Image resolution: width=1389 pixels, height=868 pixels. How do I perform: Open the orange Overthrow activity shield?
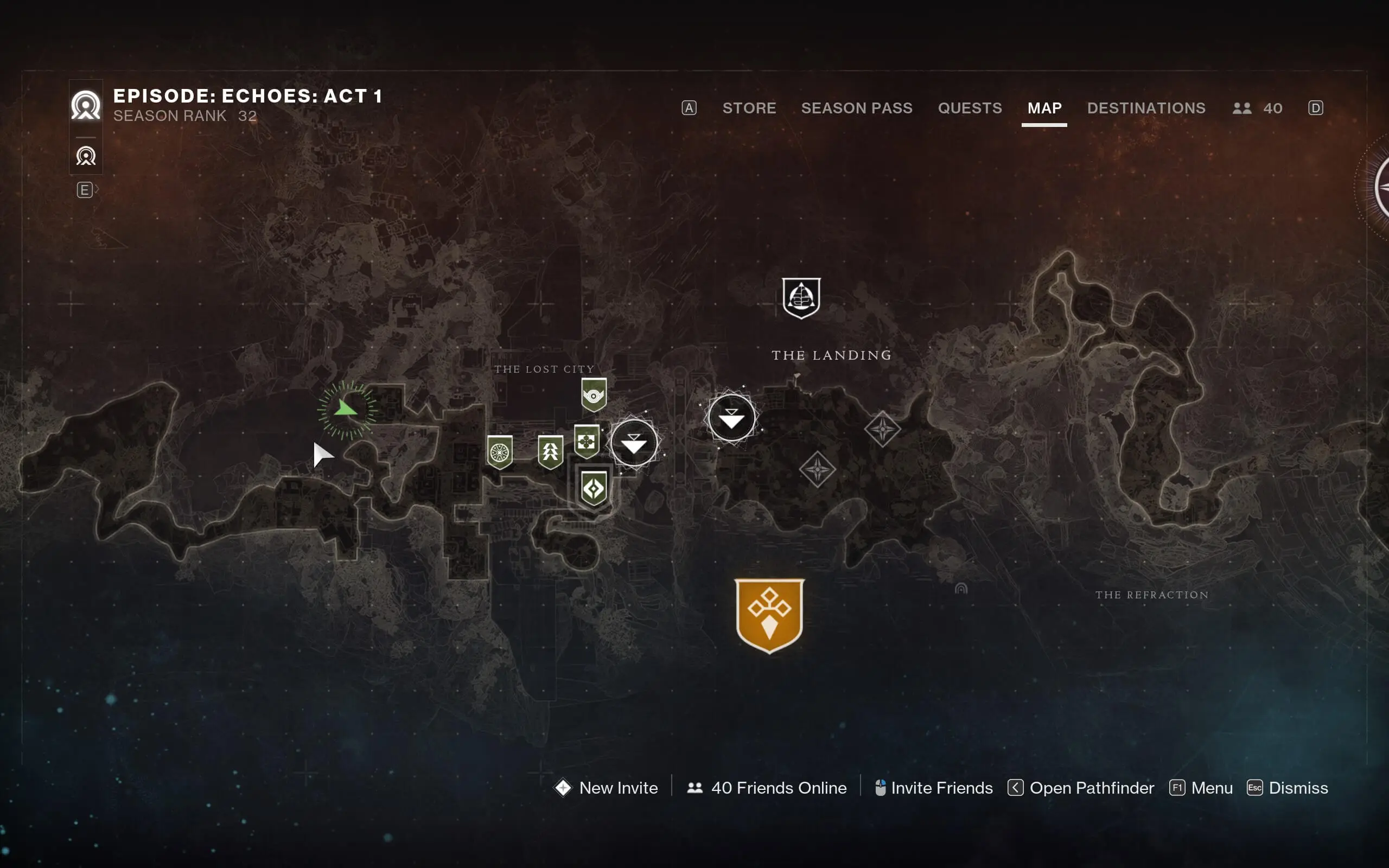(x=770, y=614)
